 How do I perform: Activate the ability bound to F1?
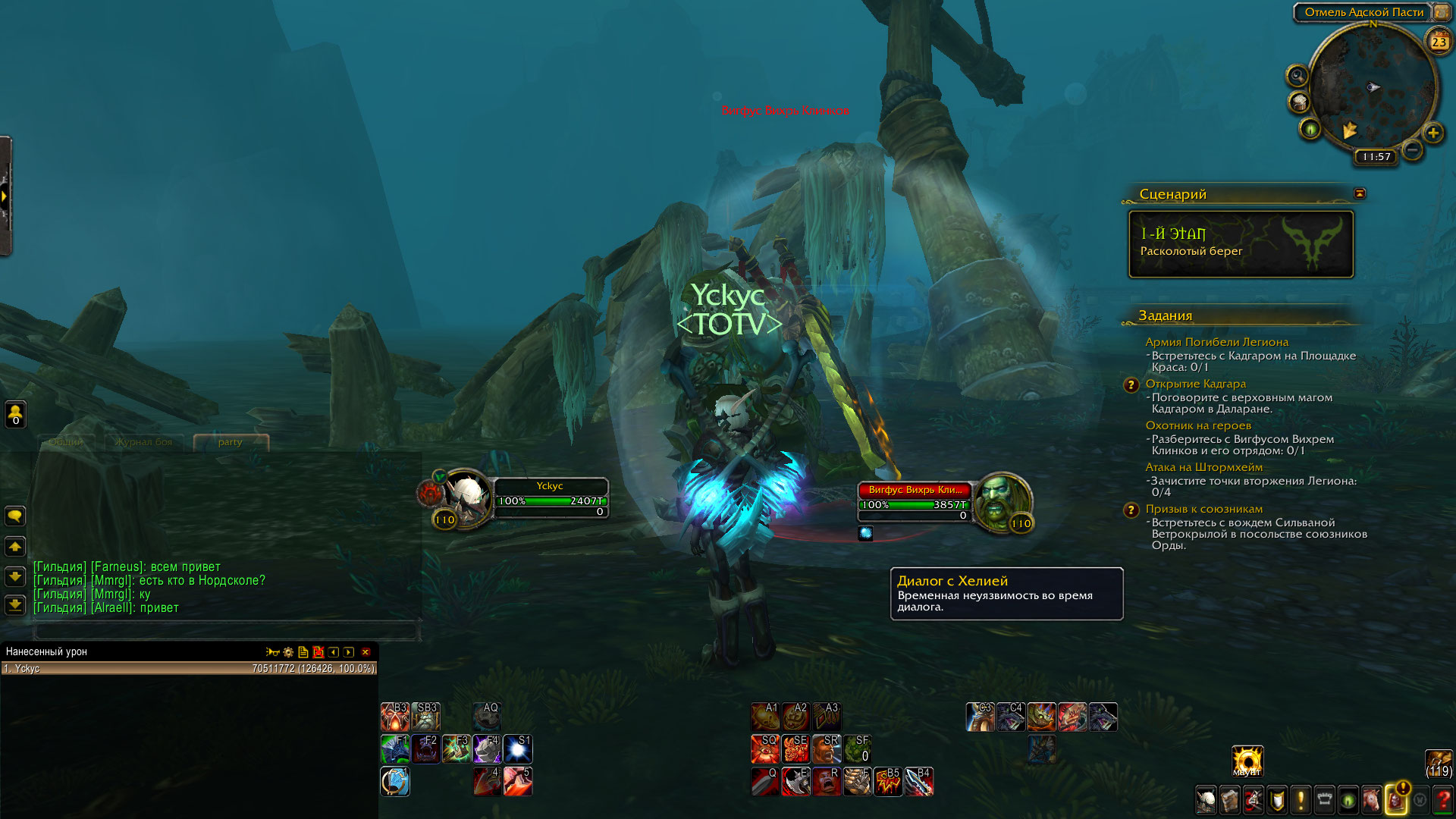395,749
